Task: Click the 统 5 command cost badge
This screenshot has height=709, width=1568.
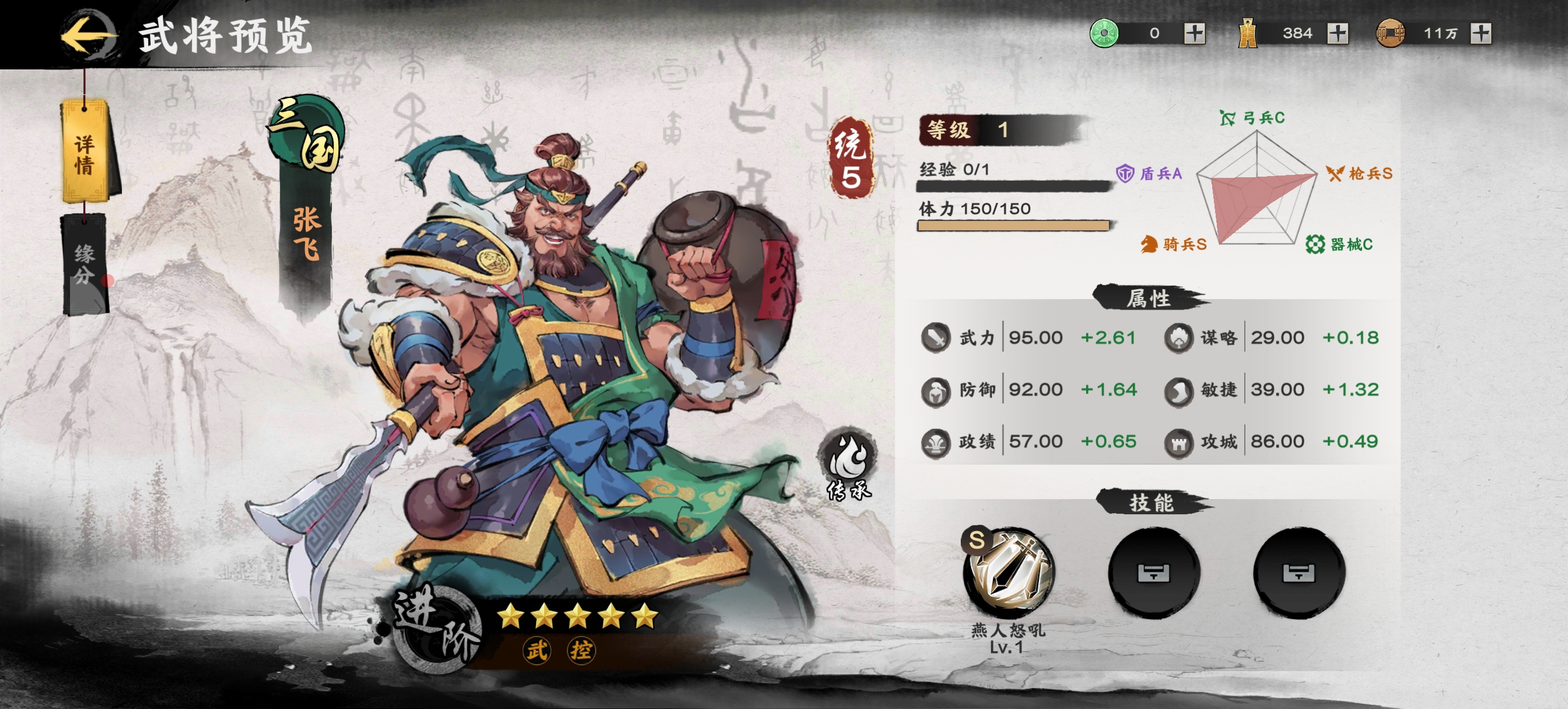Action: [x=850, y=158]
